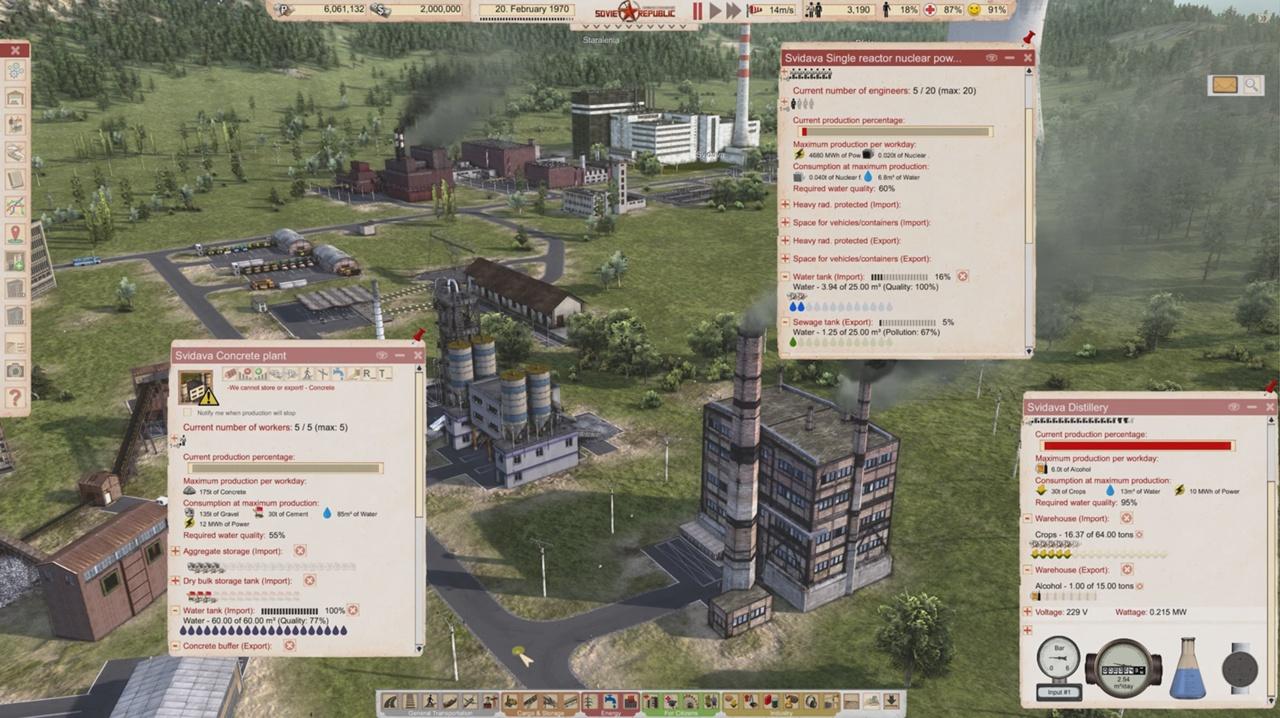Select the water tap tool in Energy
Image resolution: width=1280 pixels, height=718 pixels.
pos(610,701)
